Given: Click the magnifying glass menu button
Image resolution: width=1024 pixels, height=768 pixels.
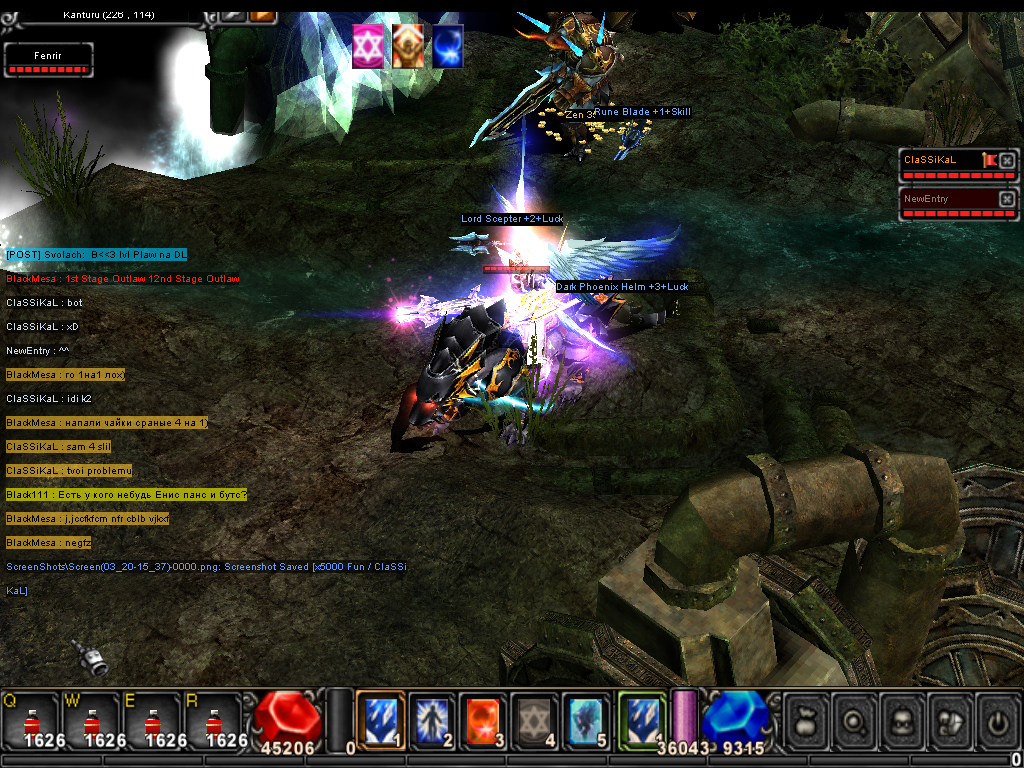Looking at the screenshot, I should tap(856, 720).
